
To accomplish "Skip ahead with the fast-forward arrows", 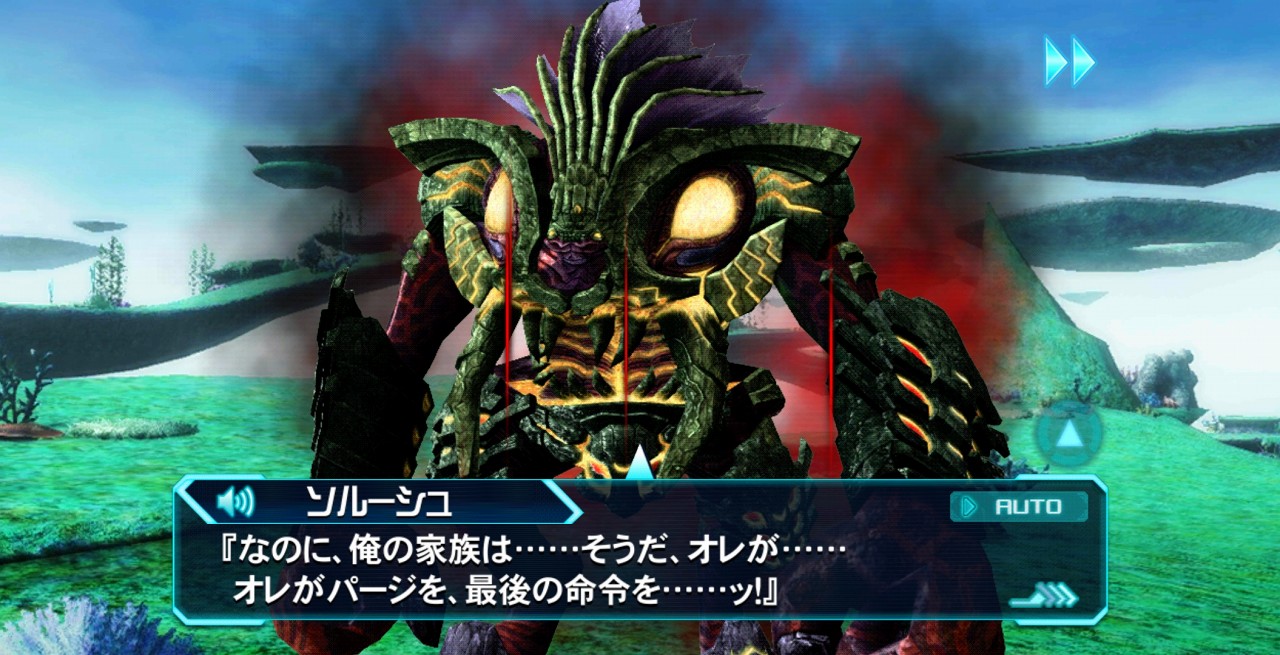I will (1069, 61).
